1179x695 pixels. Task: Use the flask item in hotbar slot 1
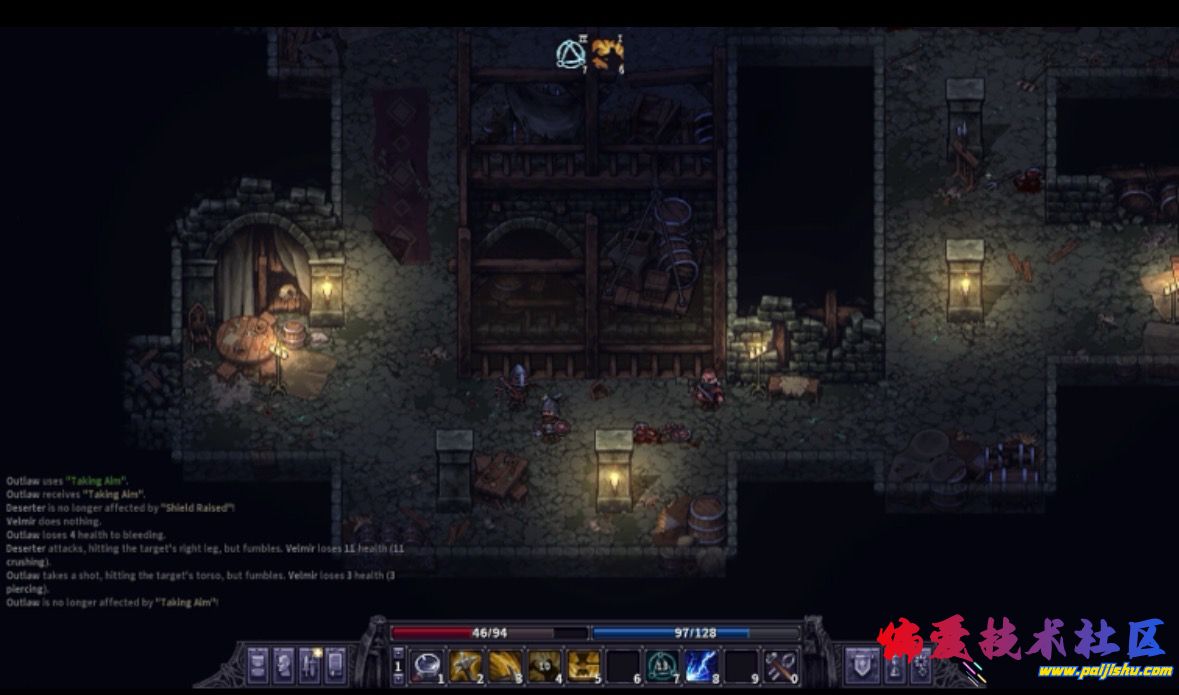426,663
